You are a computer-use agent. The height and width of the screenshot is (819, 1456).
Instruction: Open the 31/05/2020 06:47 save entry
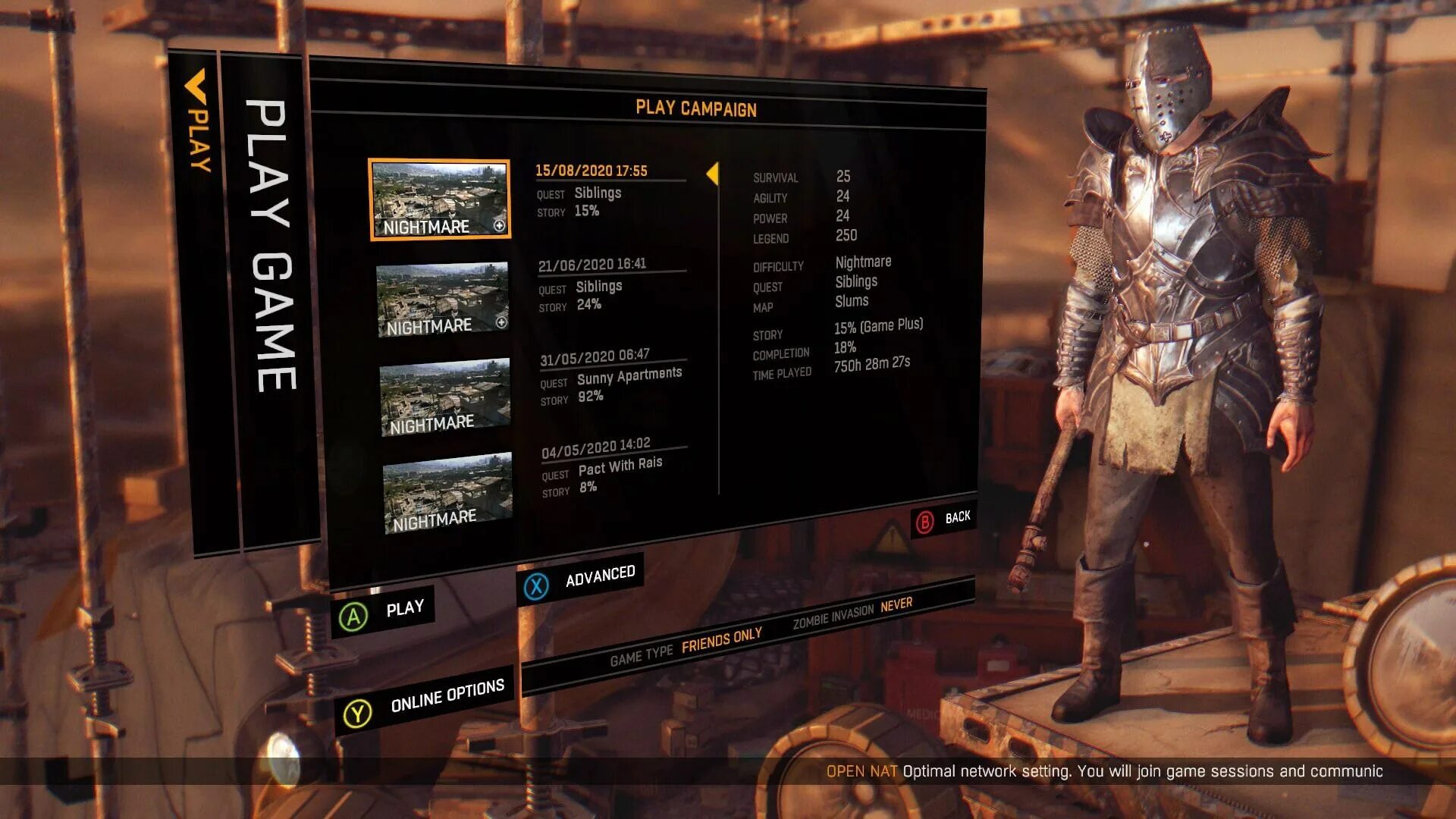(x=611, y=376)
